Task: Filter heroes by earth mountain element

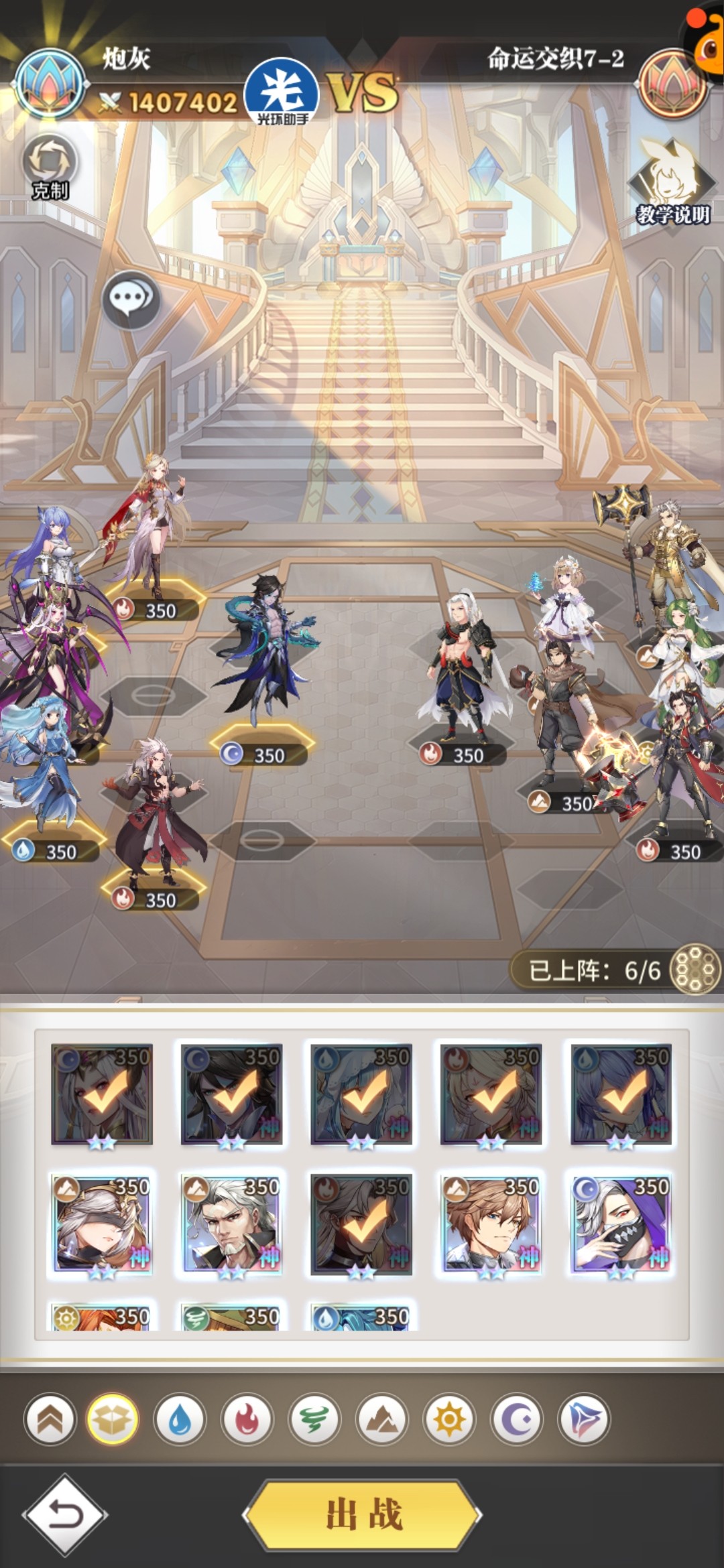Action: (x=382, y=1419)
